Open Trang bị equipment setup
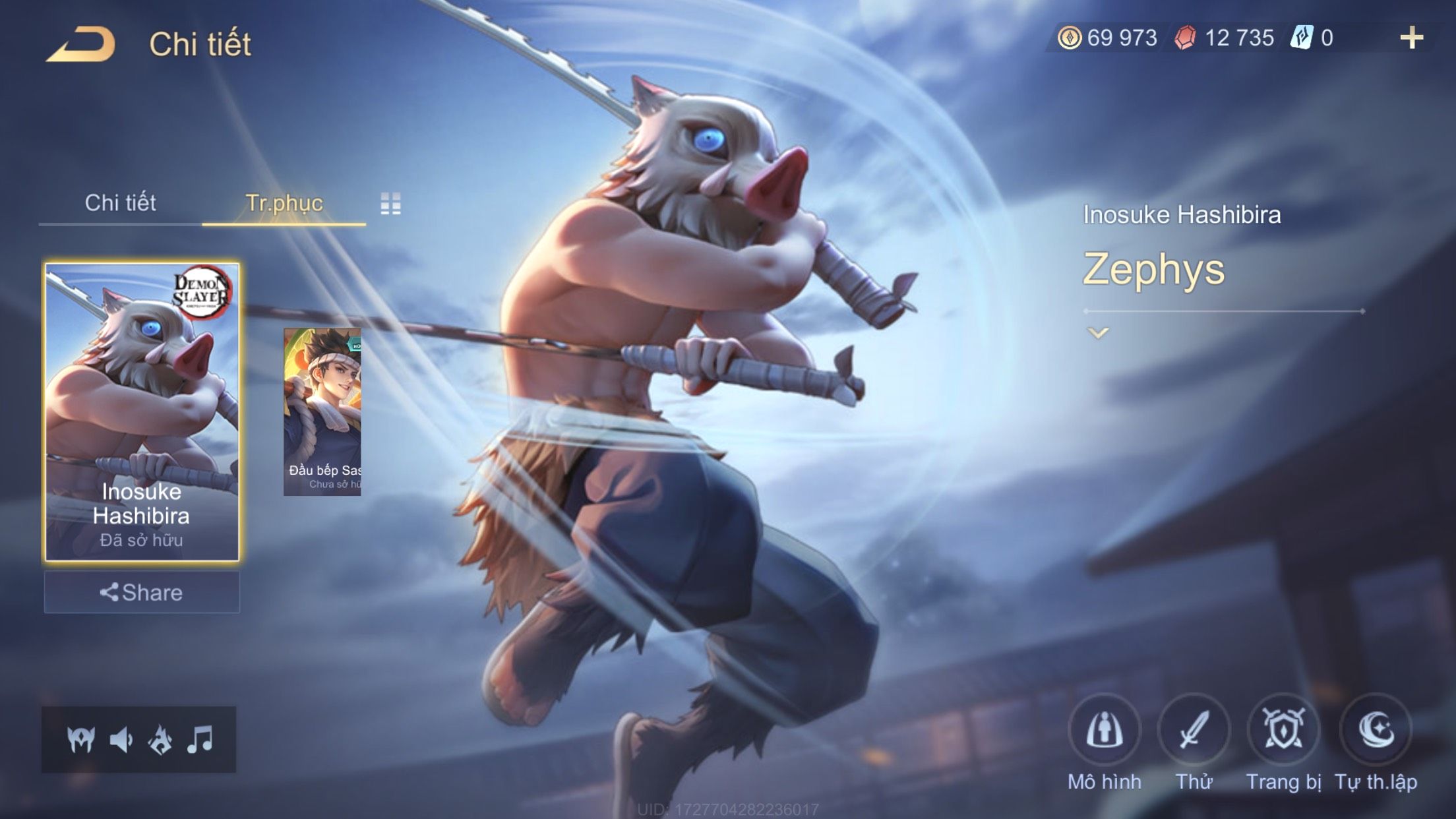Screen dimensions: 1456x819 (x=1283, y=731)
